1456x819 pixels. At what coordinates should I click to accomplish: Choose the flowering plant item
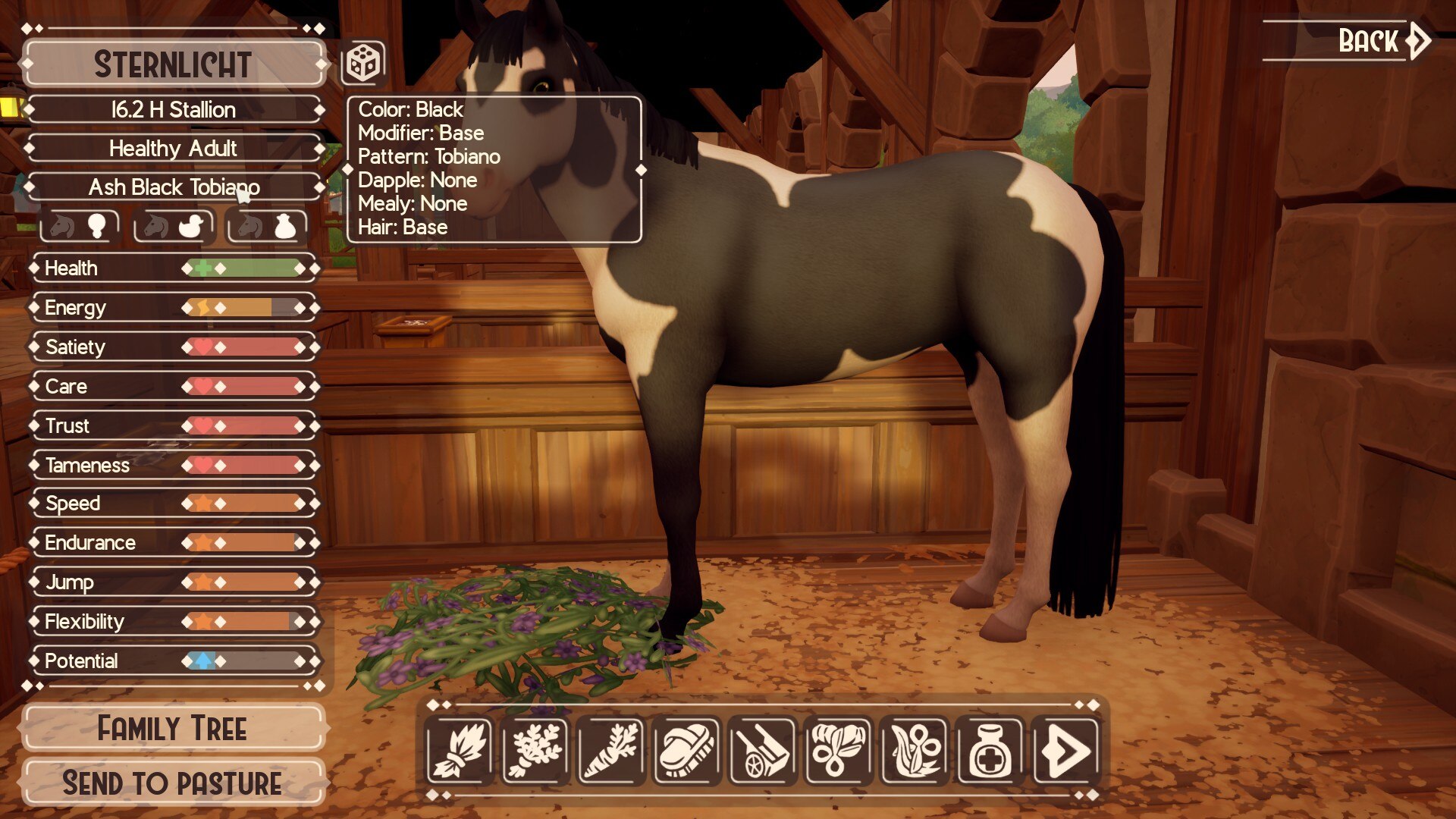[915, 751]
